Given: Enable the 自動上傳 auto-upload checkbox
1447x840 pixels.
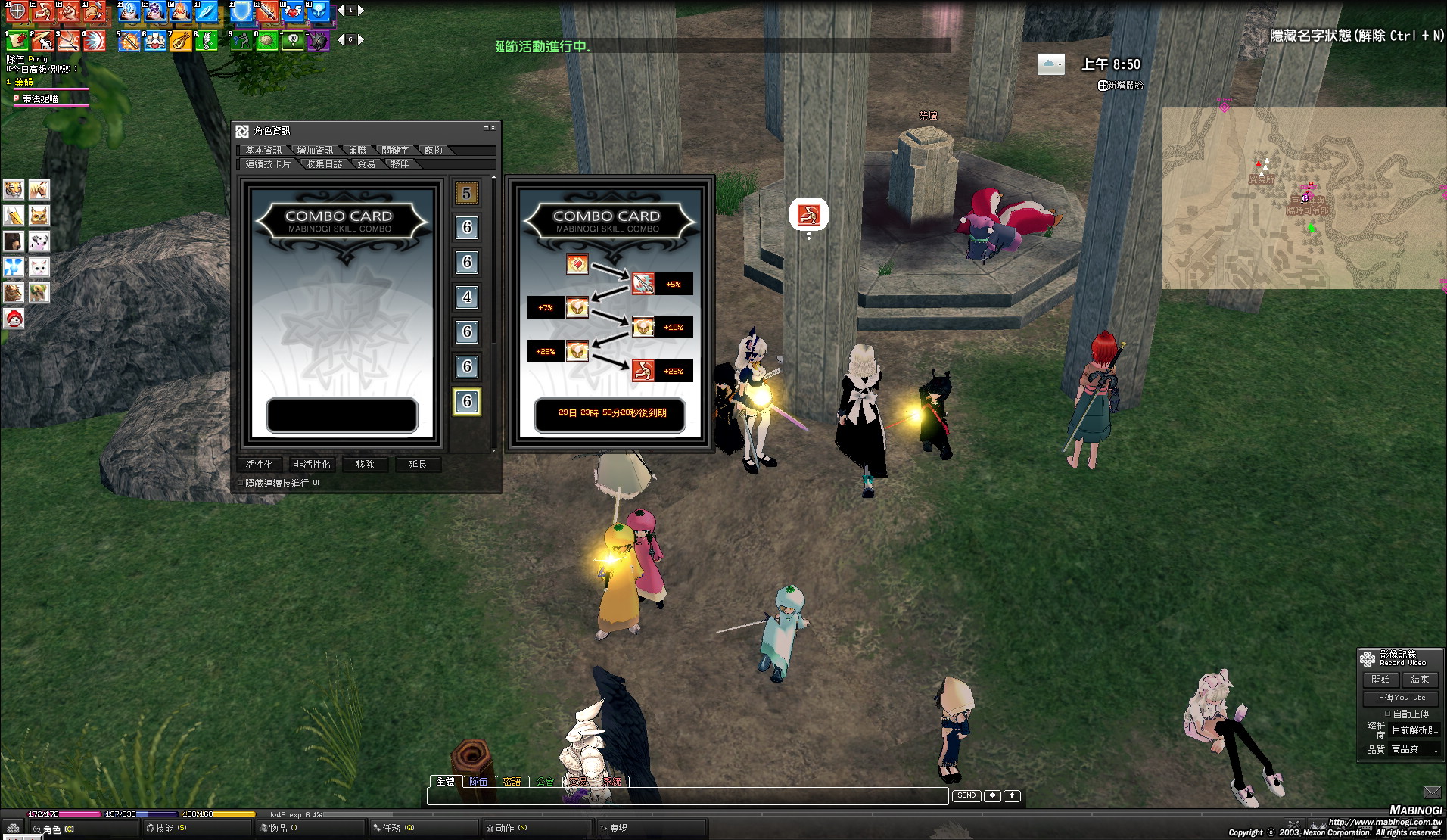Looking at the screenshot, I should coord(1387,714).
